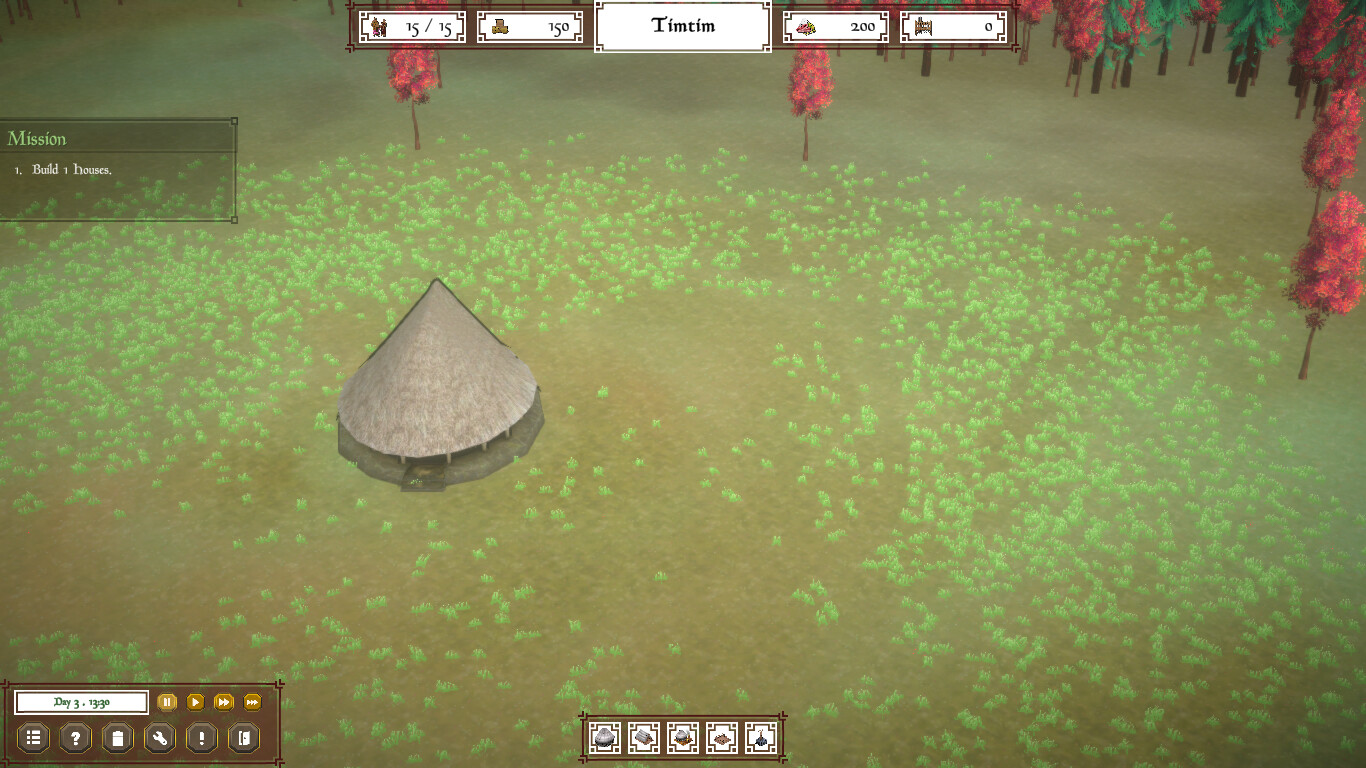Select the hut building icon
Viewport: 1366px width, 768px height.
click(604, 740)
